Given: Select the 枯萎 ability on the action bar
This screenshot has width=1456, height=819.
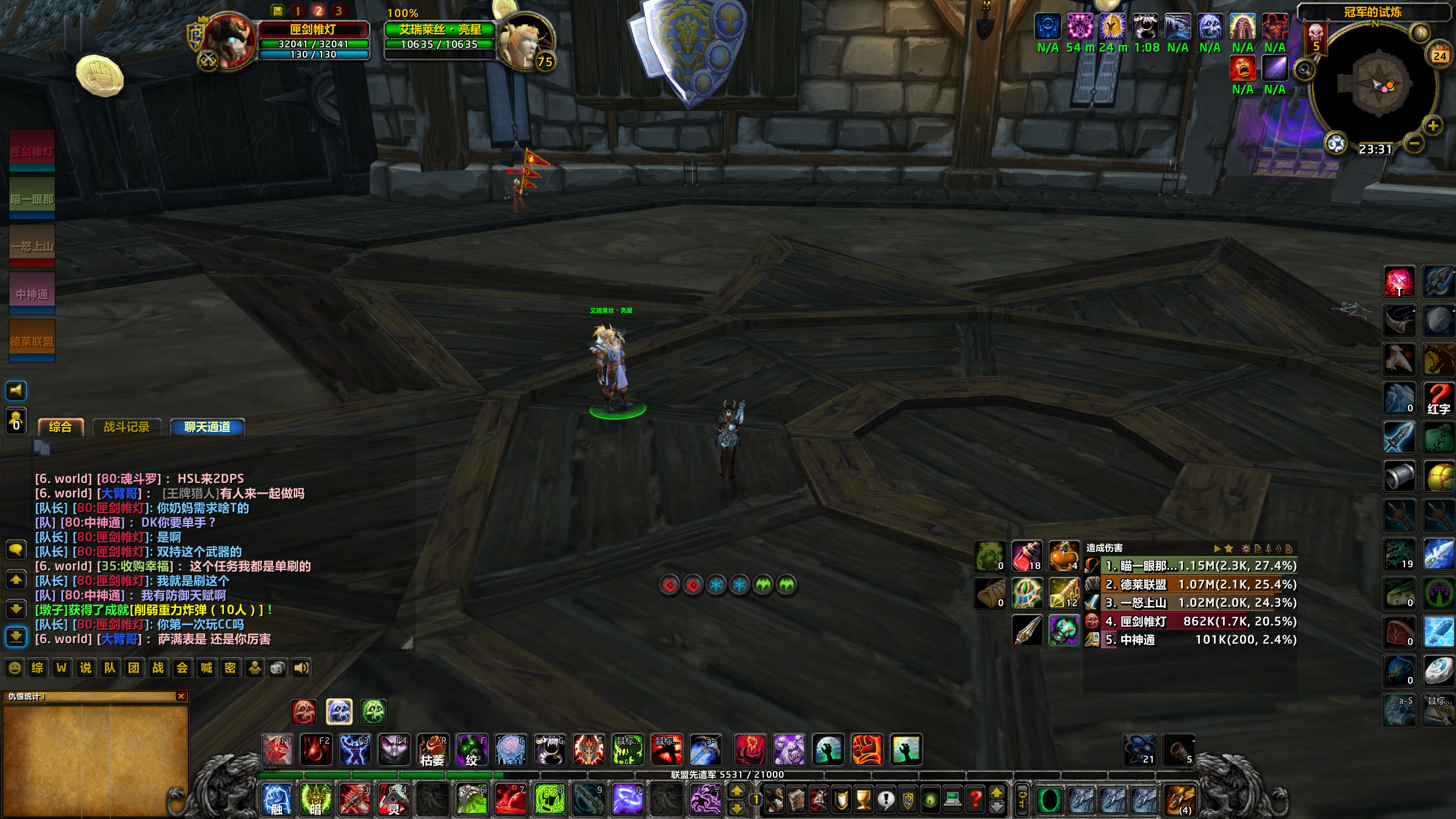Looking at the screenshot, I should coord(434,750).
